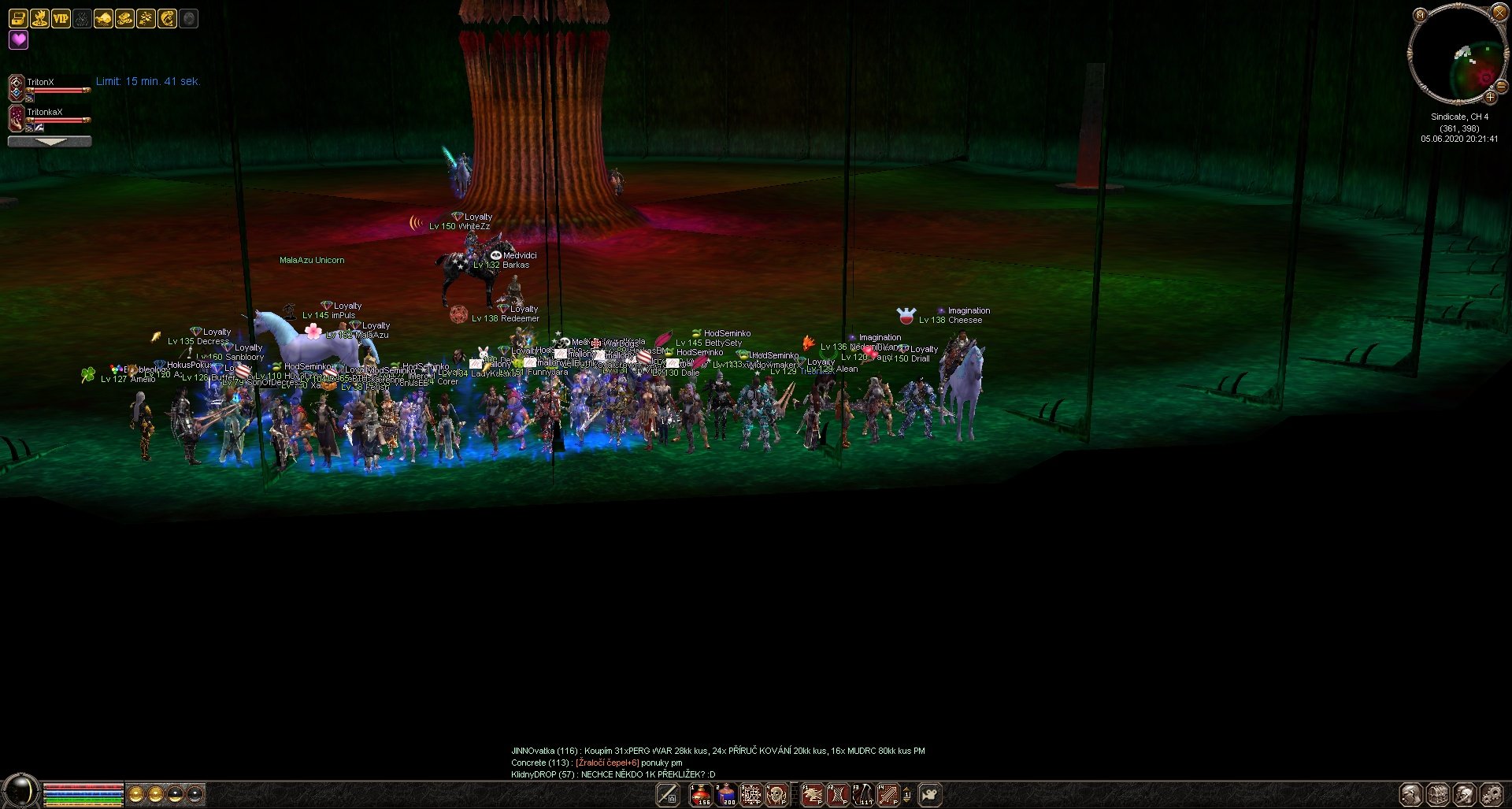
Task: Use the red potion in slot 1
Action: [700, 795]
